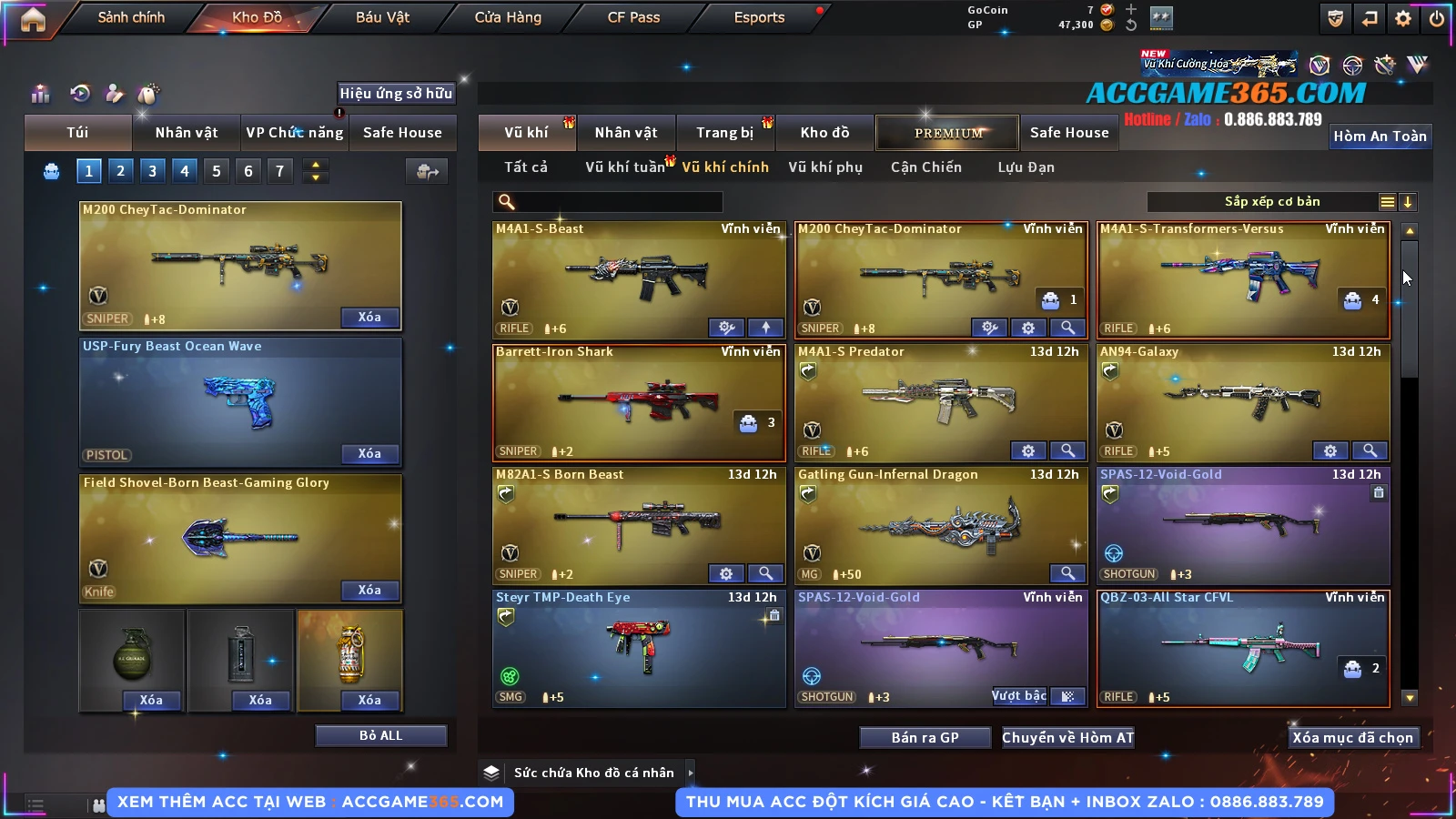1456x819 pixels.
Task: Switch to the Vũ khí phụ filter
Action: (825, 167)
